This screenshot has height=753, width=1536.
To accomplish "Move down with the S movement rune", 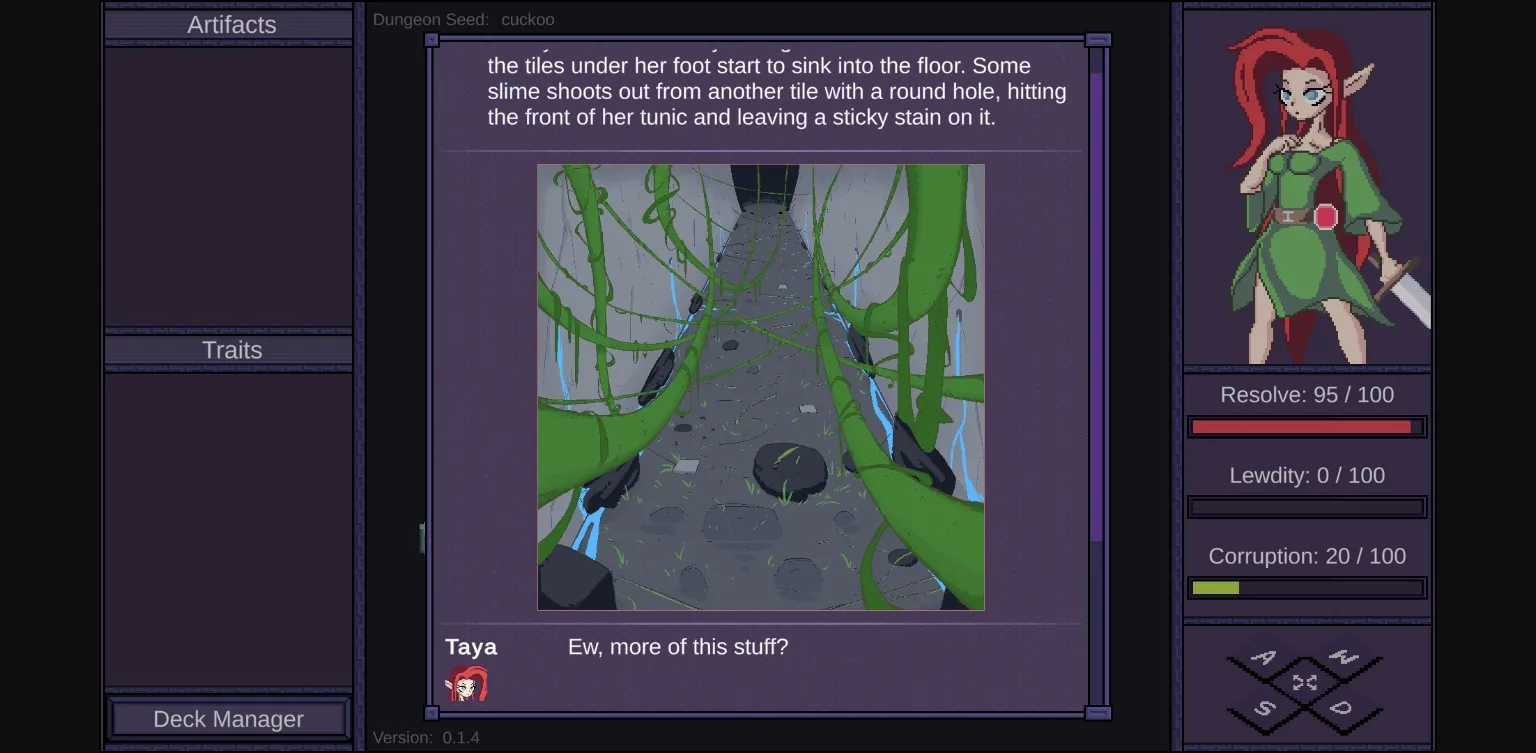I will click(x=1265, y=709).
